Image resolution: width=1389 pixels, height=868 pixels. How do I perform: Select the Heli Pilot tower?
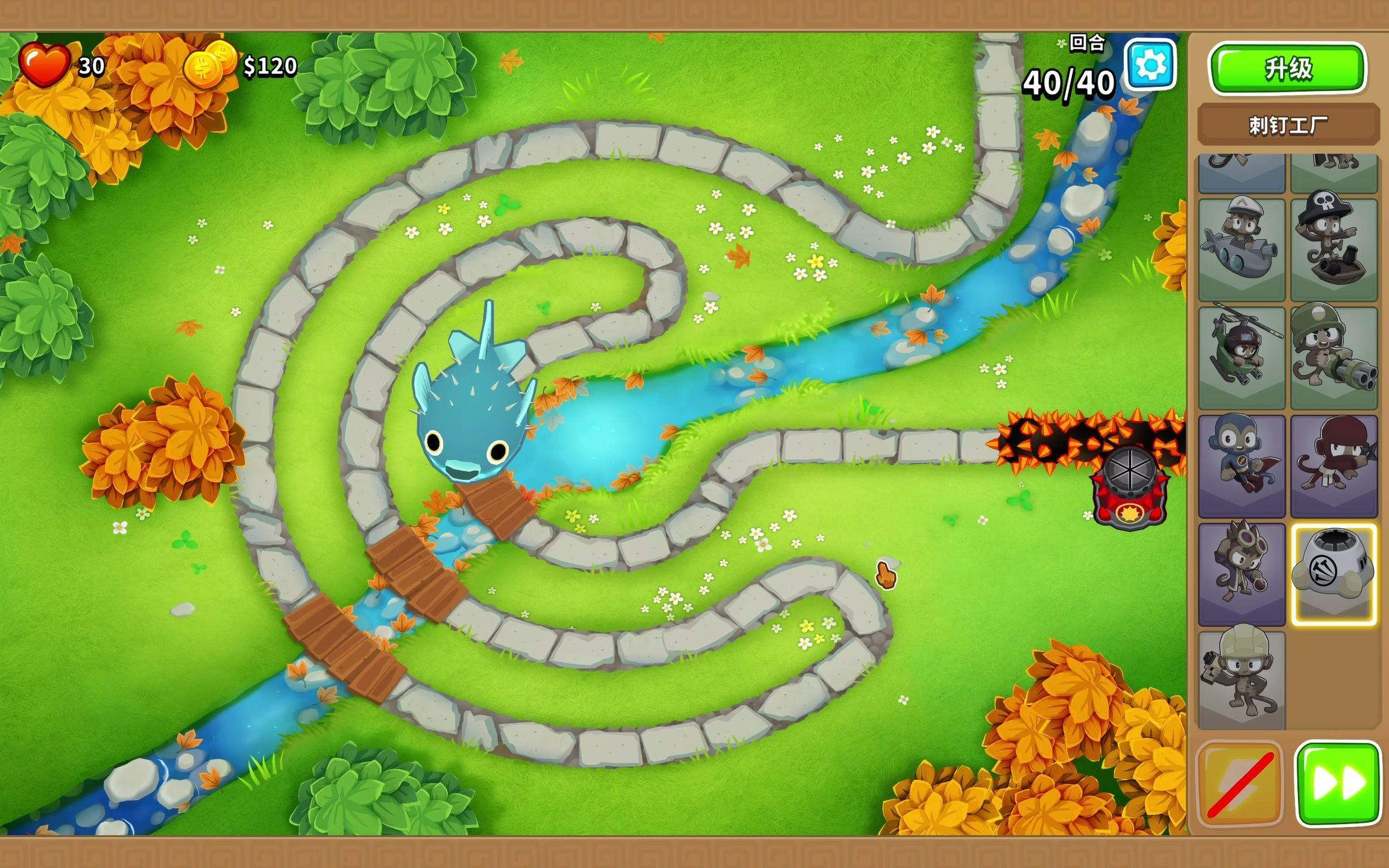[x=1241, y=357]
